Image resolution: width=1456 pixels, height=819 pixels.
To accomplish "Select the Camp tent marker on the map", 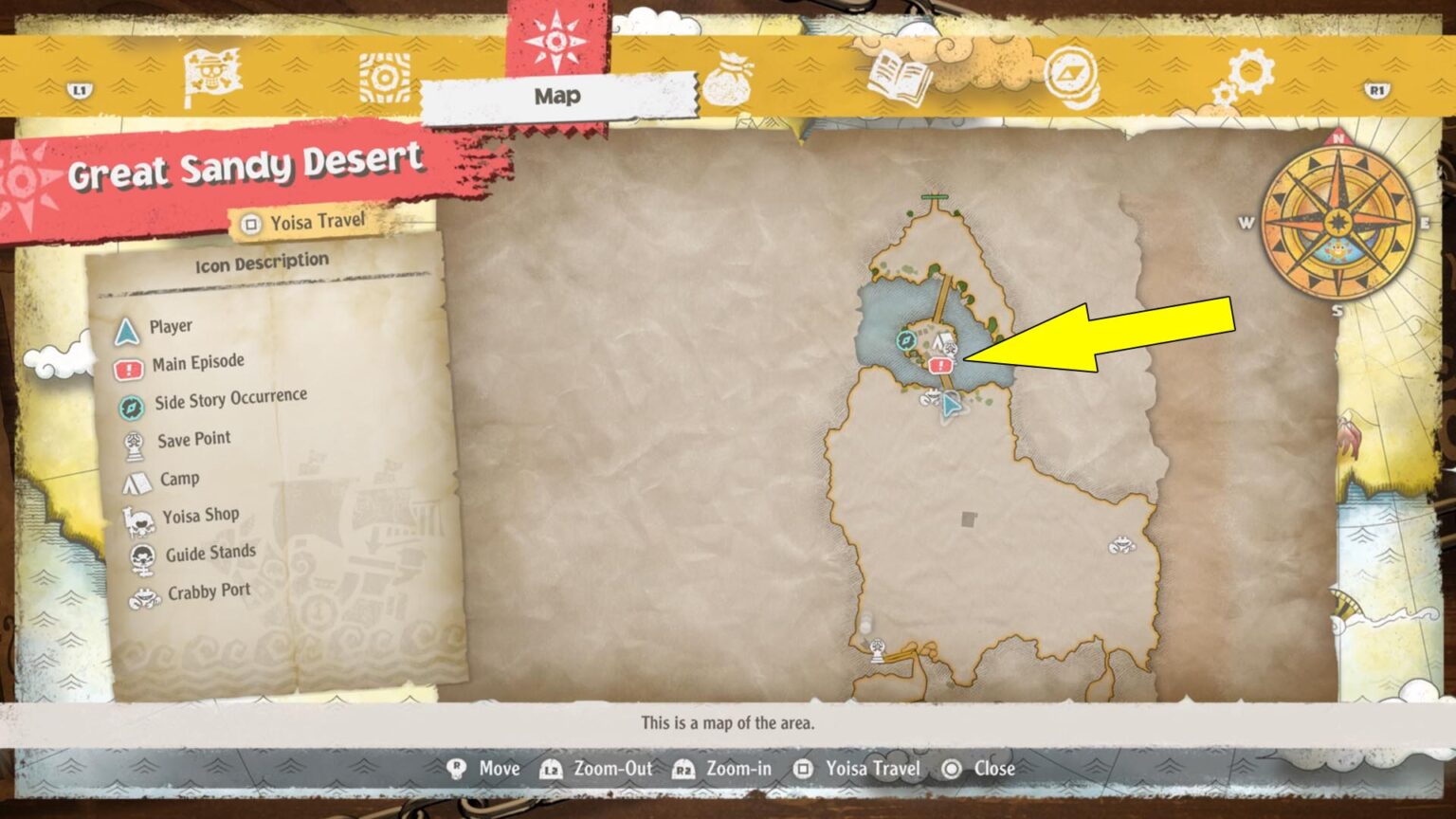I will 941,337.
